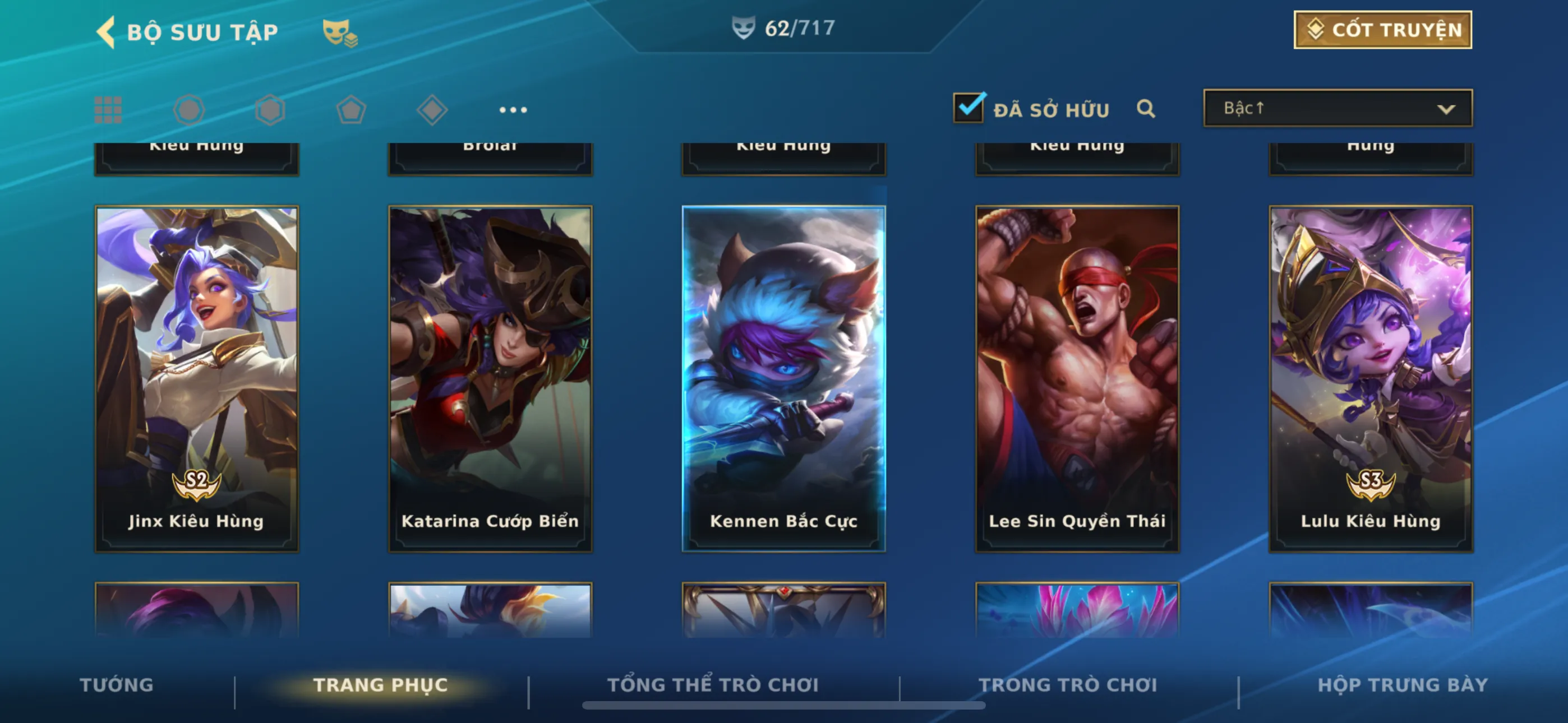Open the Bậc sort dropdown

1338,108
